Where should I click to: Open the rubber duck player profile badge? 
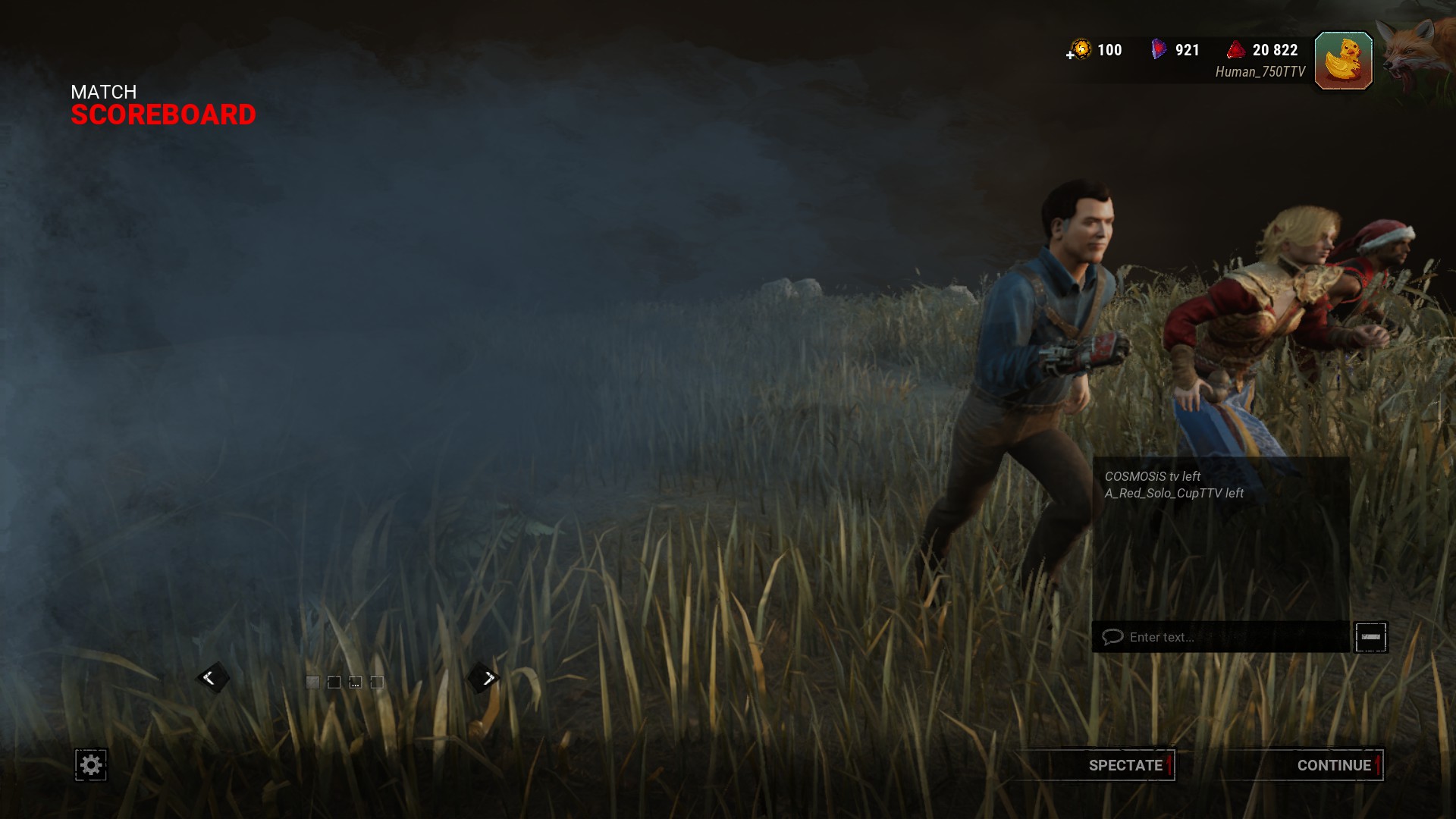click(x=1343, y=61)
